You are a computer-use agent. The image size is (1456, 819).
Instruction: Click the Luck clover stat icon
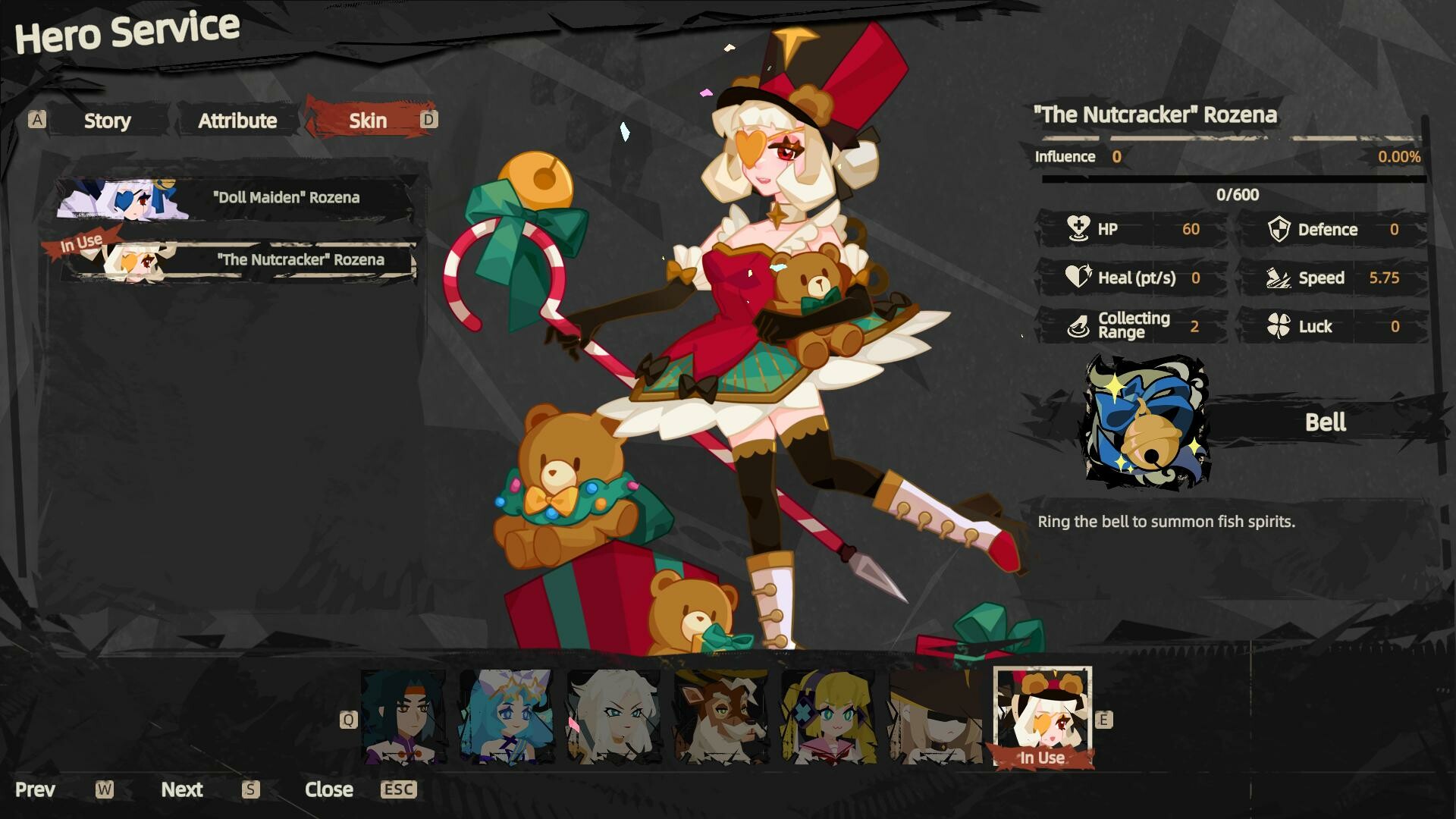click(1280, 326)
